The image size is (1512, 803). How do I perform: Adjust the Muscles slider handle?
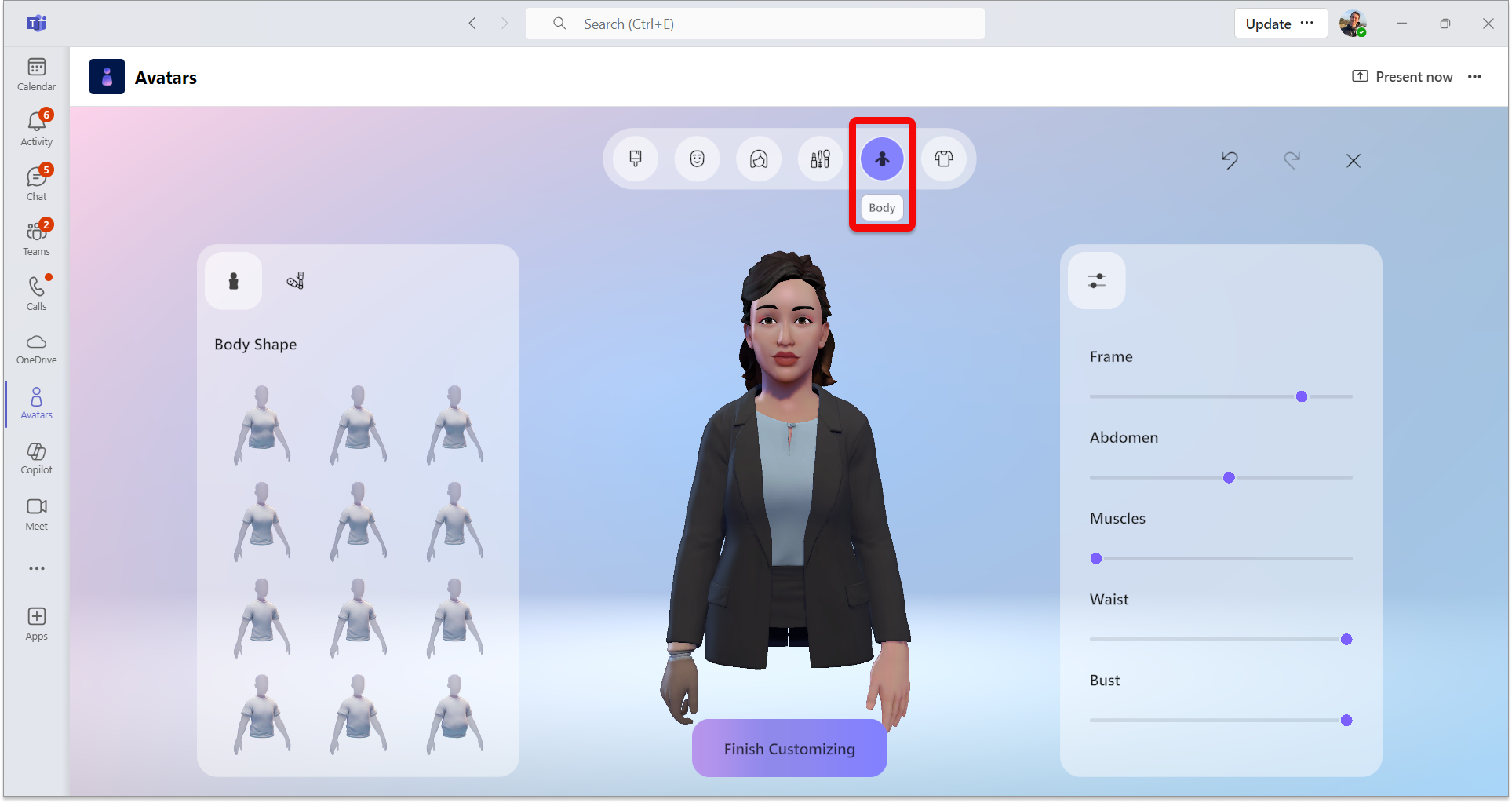click(1095, 558)
